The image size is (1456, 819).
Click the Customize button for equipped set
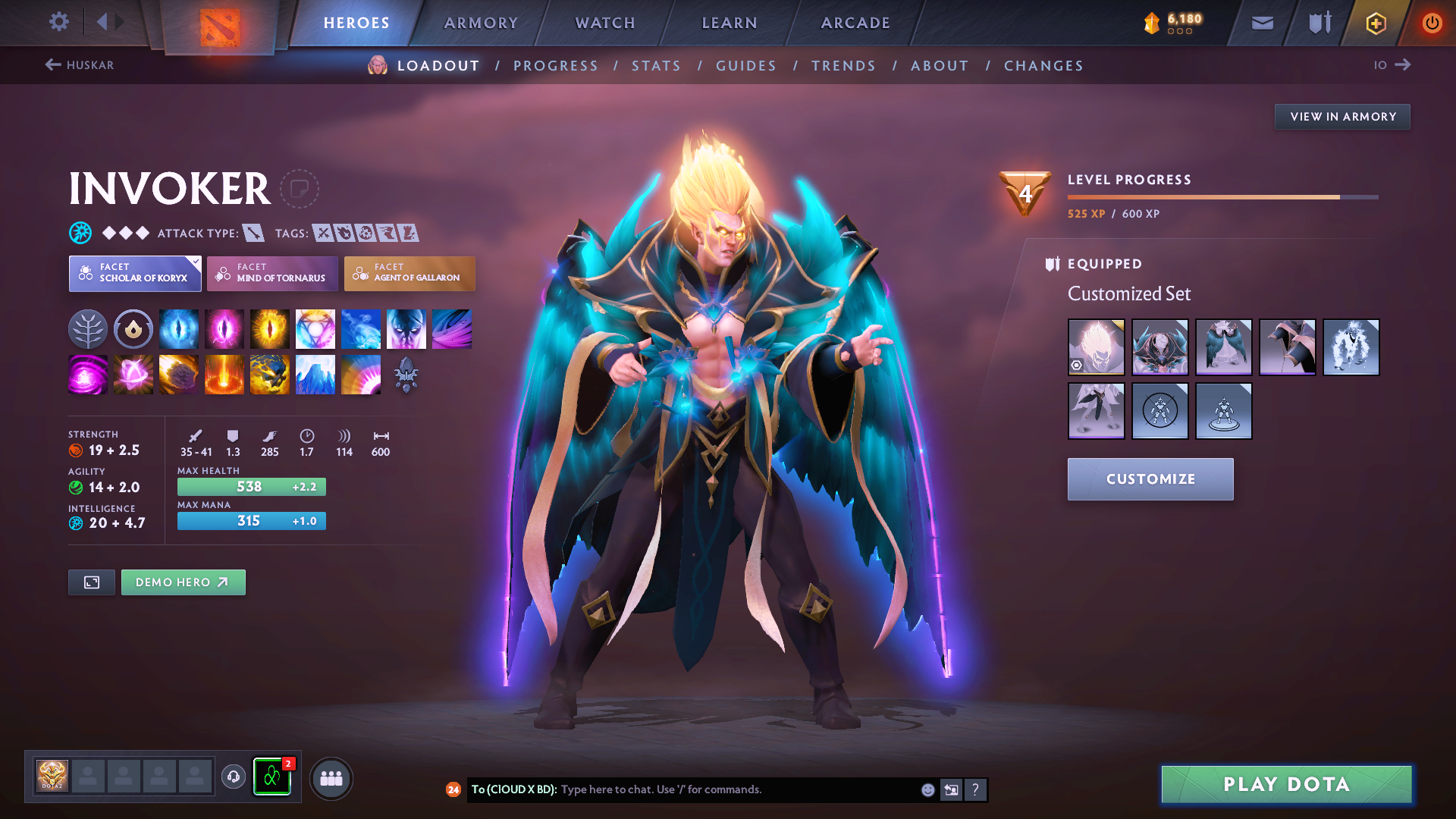pos(1150,479)
